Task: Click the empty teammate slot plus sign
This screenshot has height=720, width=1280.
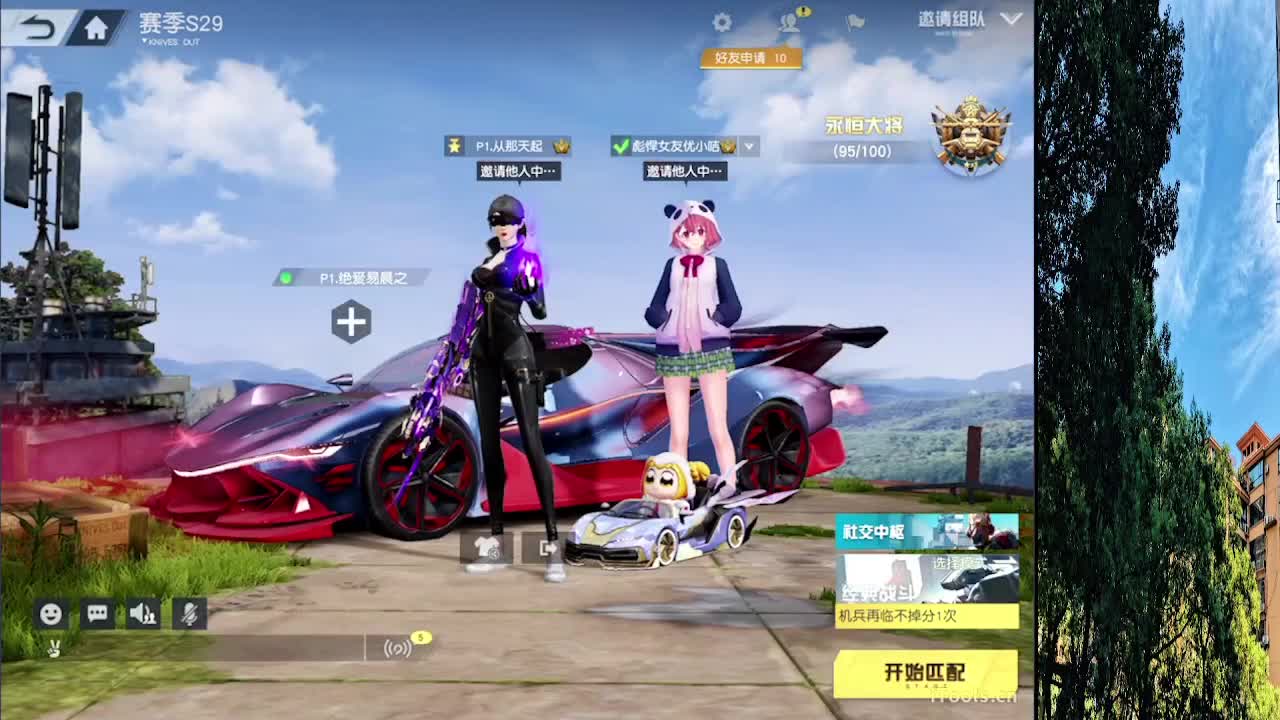Action: point(351,322)
